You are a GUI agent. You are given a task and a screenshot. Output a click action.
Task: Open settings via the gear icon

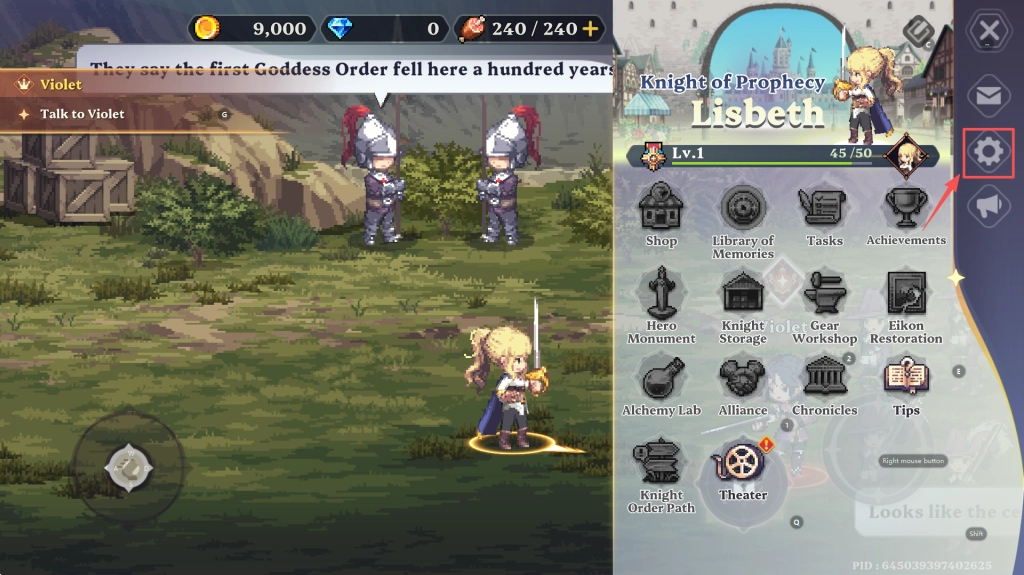point(989,152)
